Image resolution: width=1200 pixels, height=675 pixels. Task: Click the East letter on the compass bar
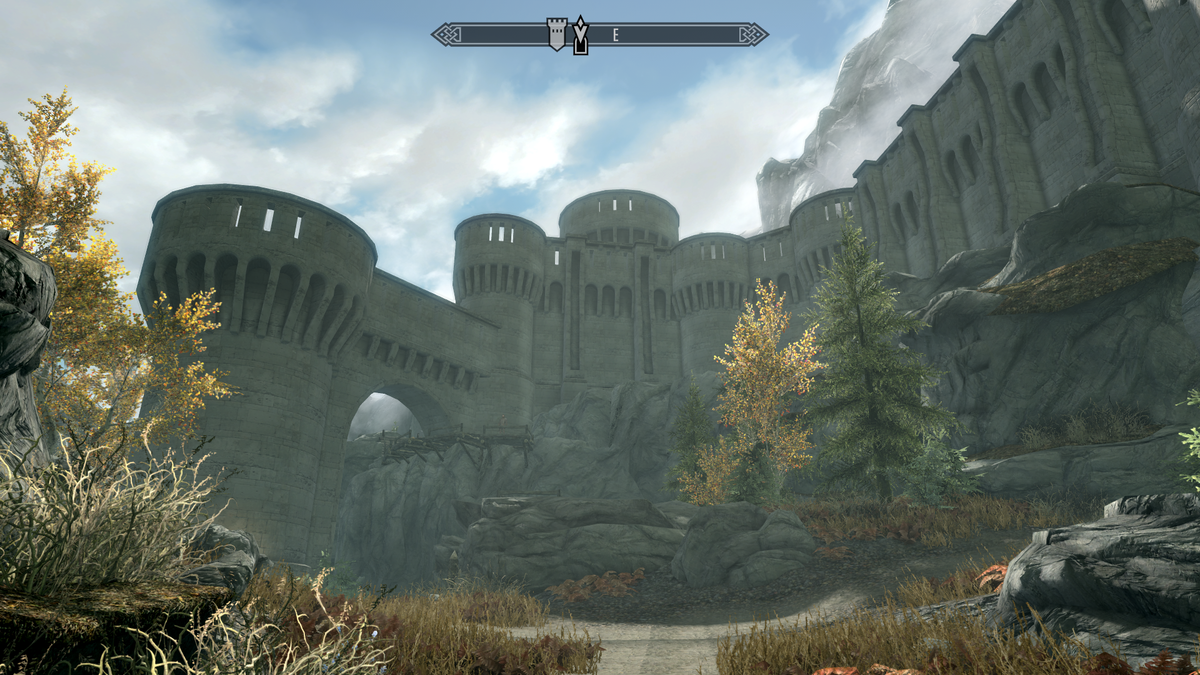[x=616, y=35]
